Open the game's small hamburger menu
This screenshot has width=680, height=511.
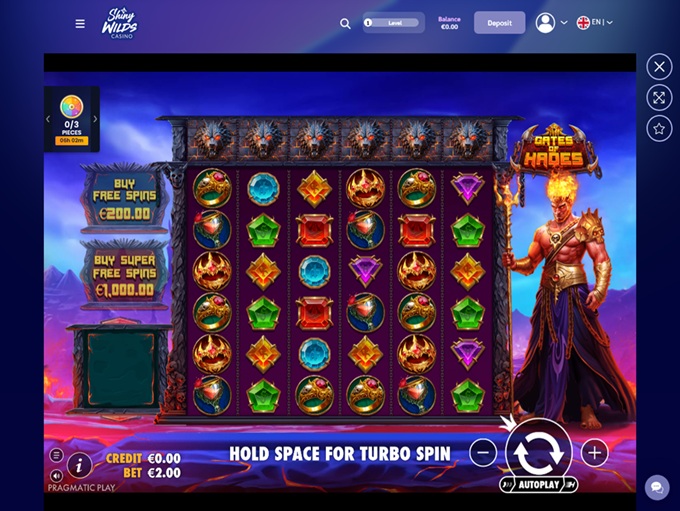point(56,456)
